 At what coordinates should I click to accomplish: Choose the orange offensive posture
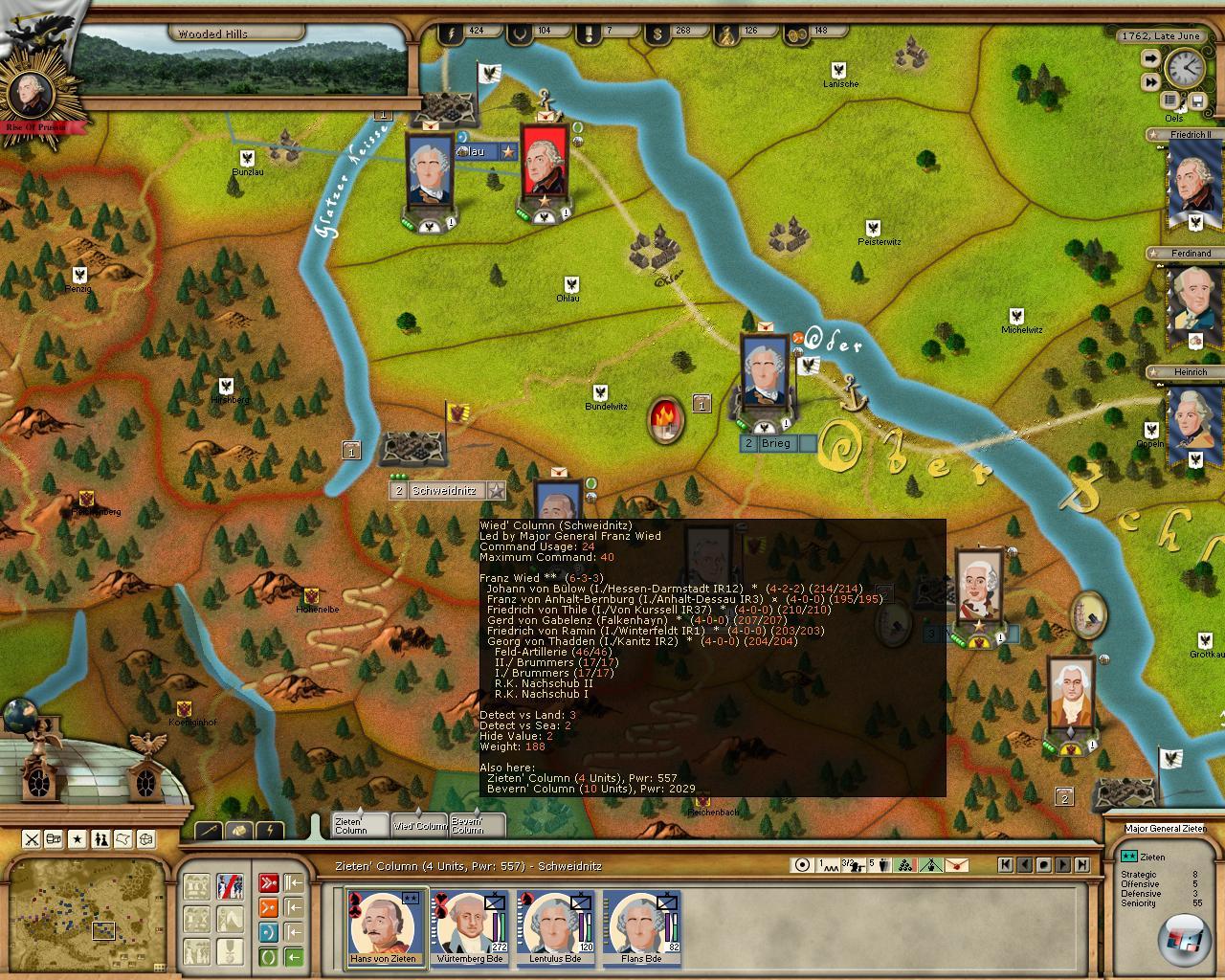269,906
